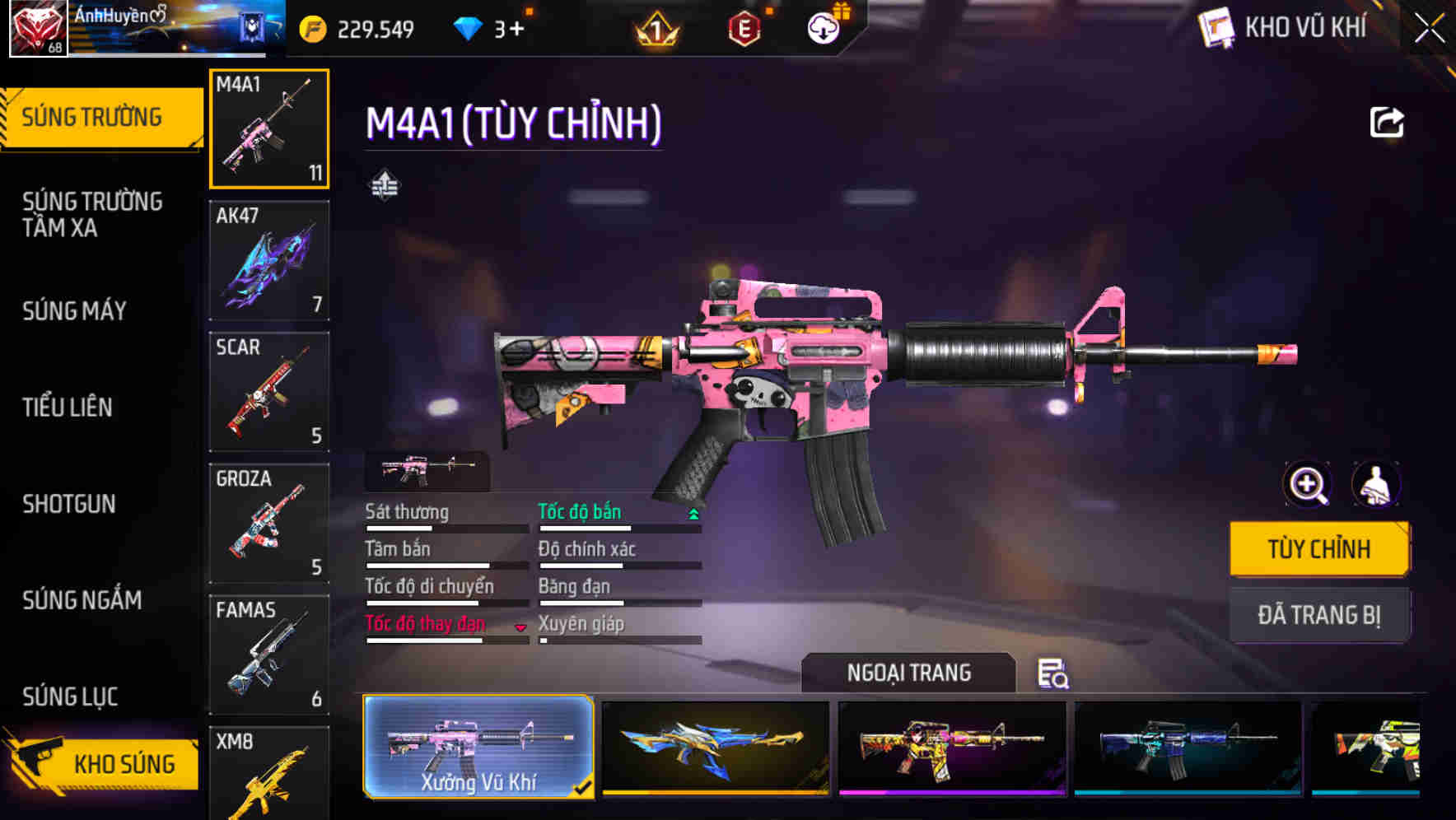Click the TÙY CHỈNH button
1456x820 pixels.
point(1318,547)
